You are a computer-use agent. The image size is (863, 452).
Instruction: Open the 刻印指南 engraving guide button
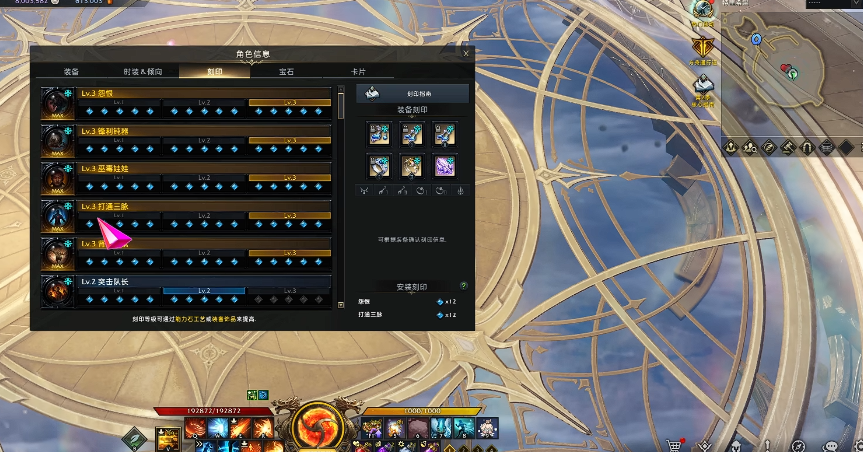412,95
